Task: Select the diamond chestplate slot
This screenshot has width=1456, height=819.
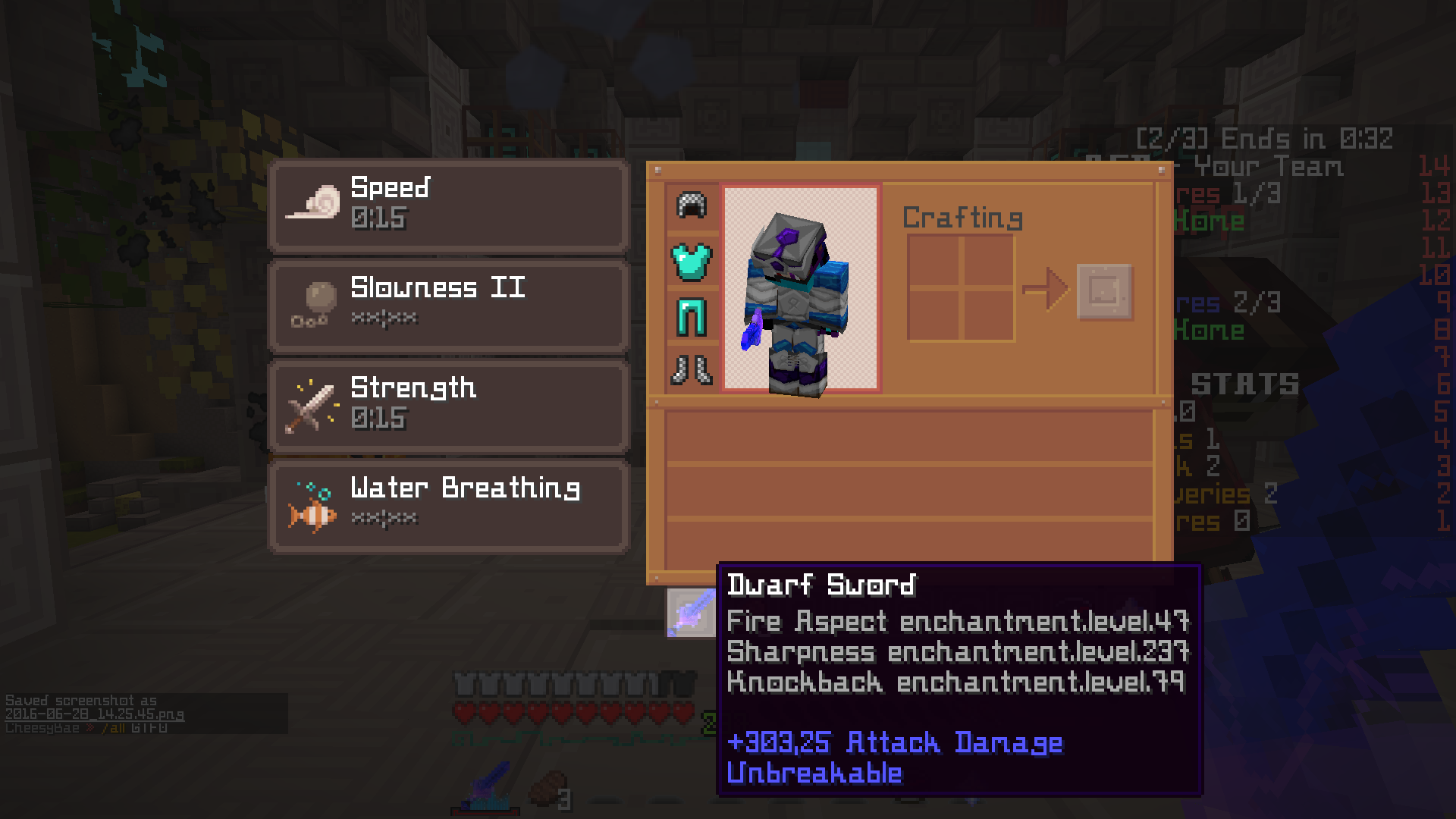Action: coord(691,262)
